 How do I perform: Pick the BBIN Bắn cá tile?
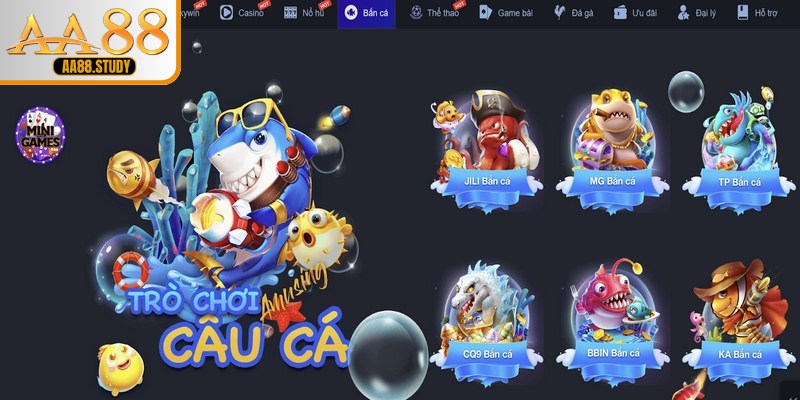[612, 315]
